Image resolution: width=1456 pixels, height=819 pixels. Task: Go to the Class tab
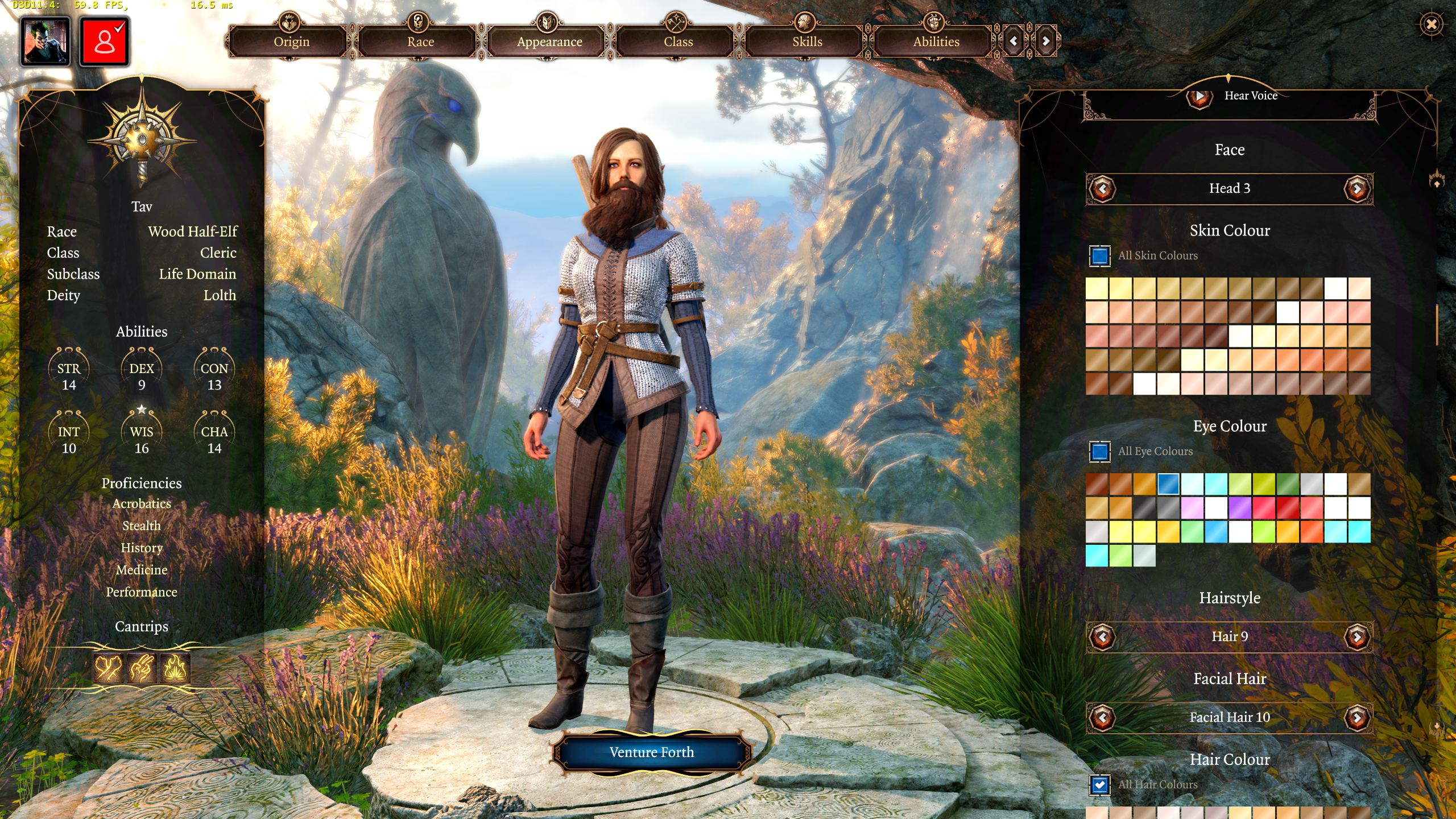678,42
